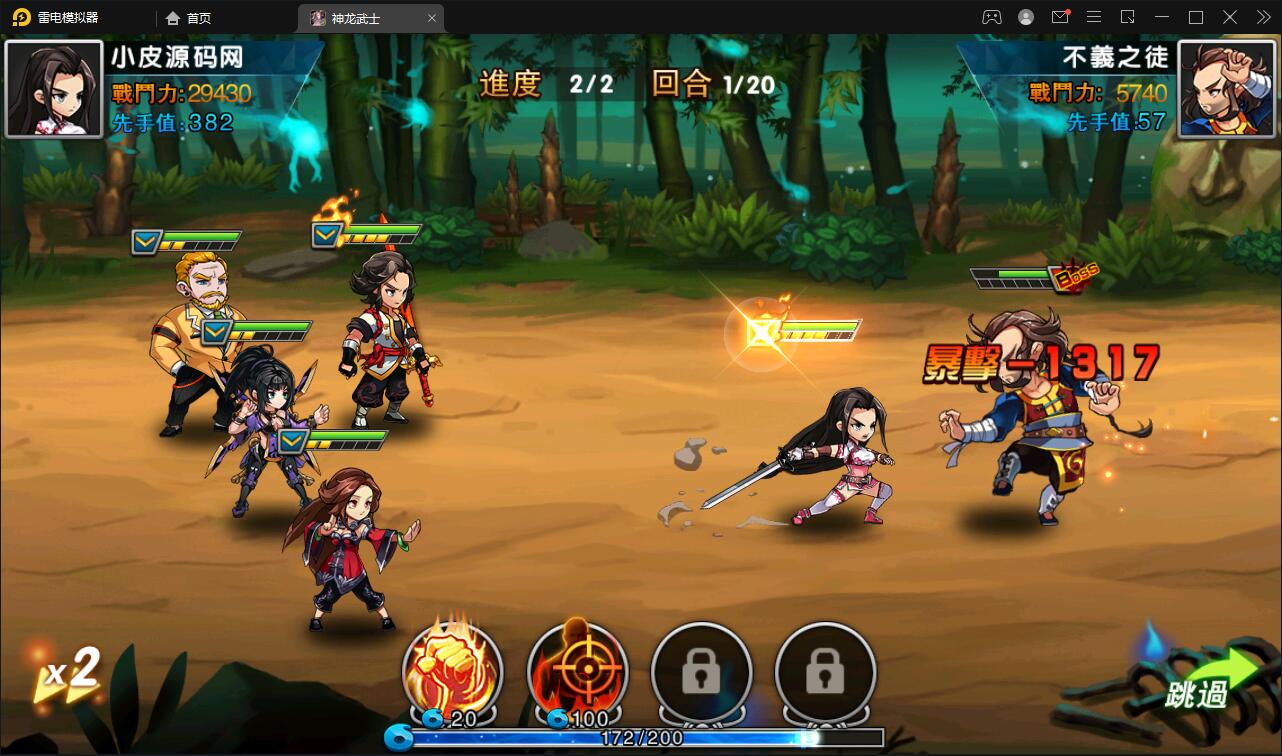1282x756 pixels.
Task: Switch to the 首页 home tab
Action: pyautogui.click(x=189, y=18)
